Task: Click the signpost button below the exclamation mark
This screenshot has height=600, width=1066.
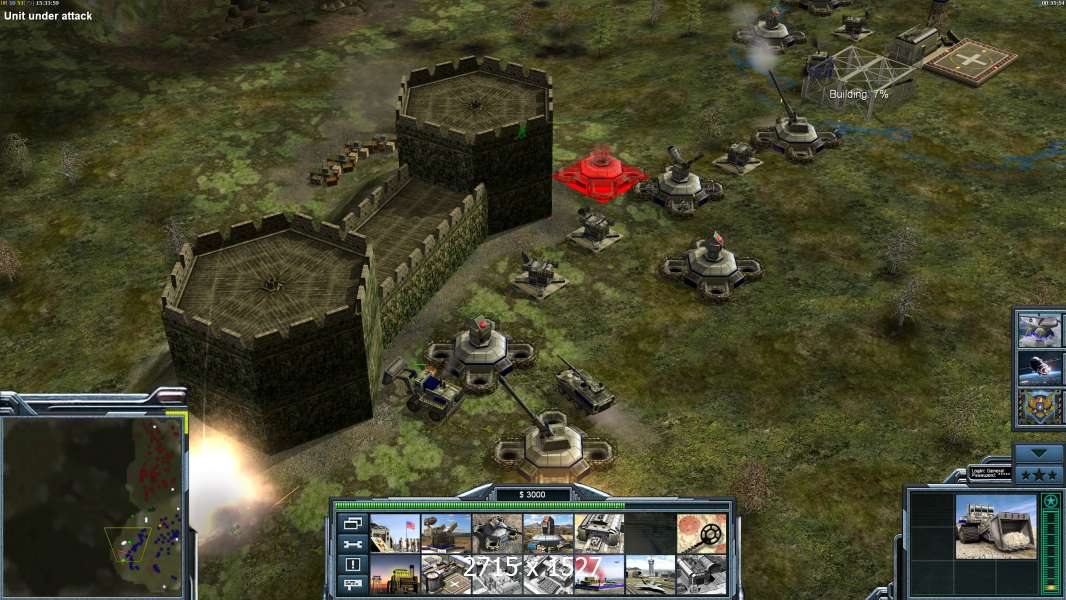Action: tap(352, 585)
